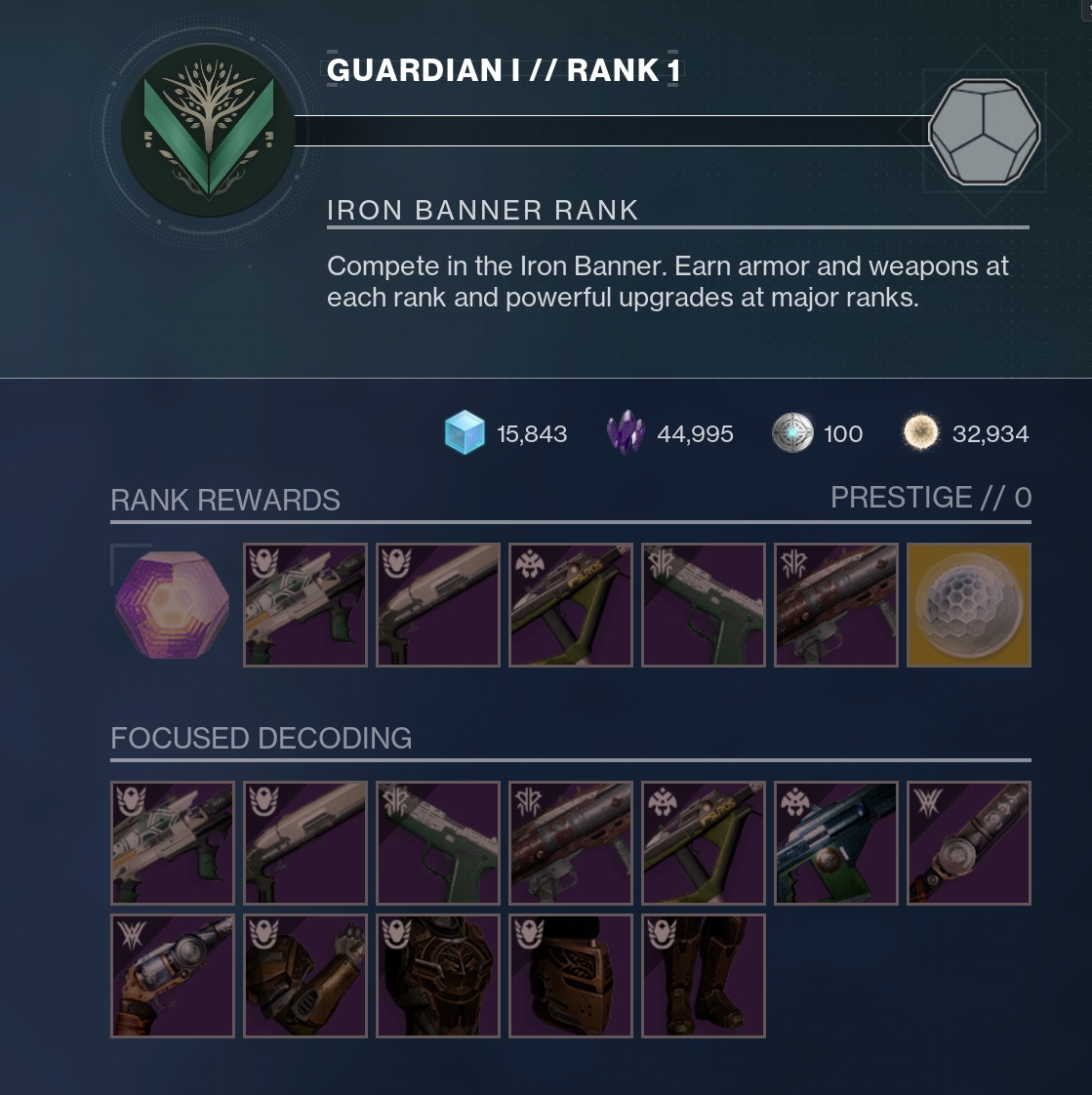Click the Iron Banner tree rank emblem
The height and width of the screenshot is (1095, 1092).
pos(208,131)
